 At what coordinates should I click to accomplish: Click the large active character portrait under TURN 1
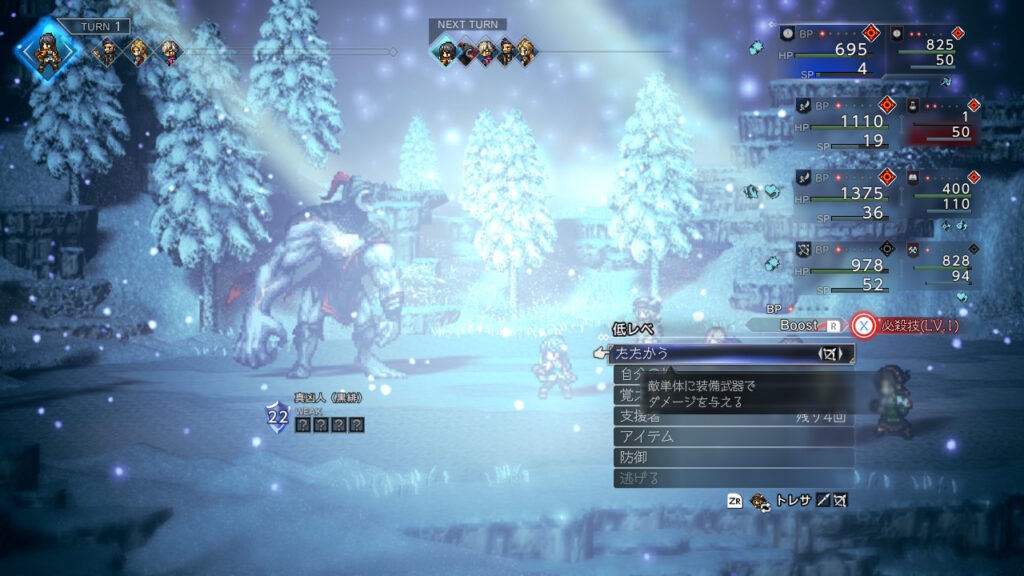click(48, 50)
